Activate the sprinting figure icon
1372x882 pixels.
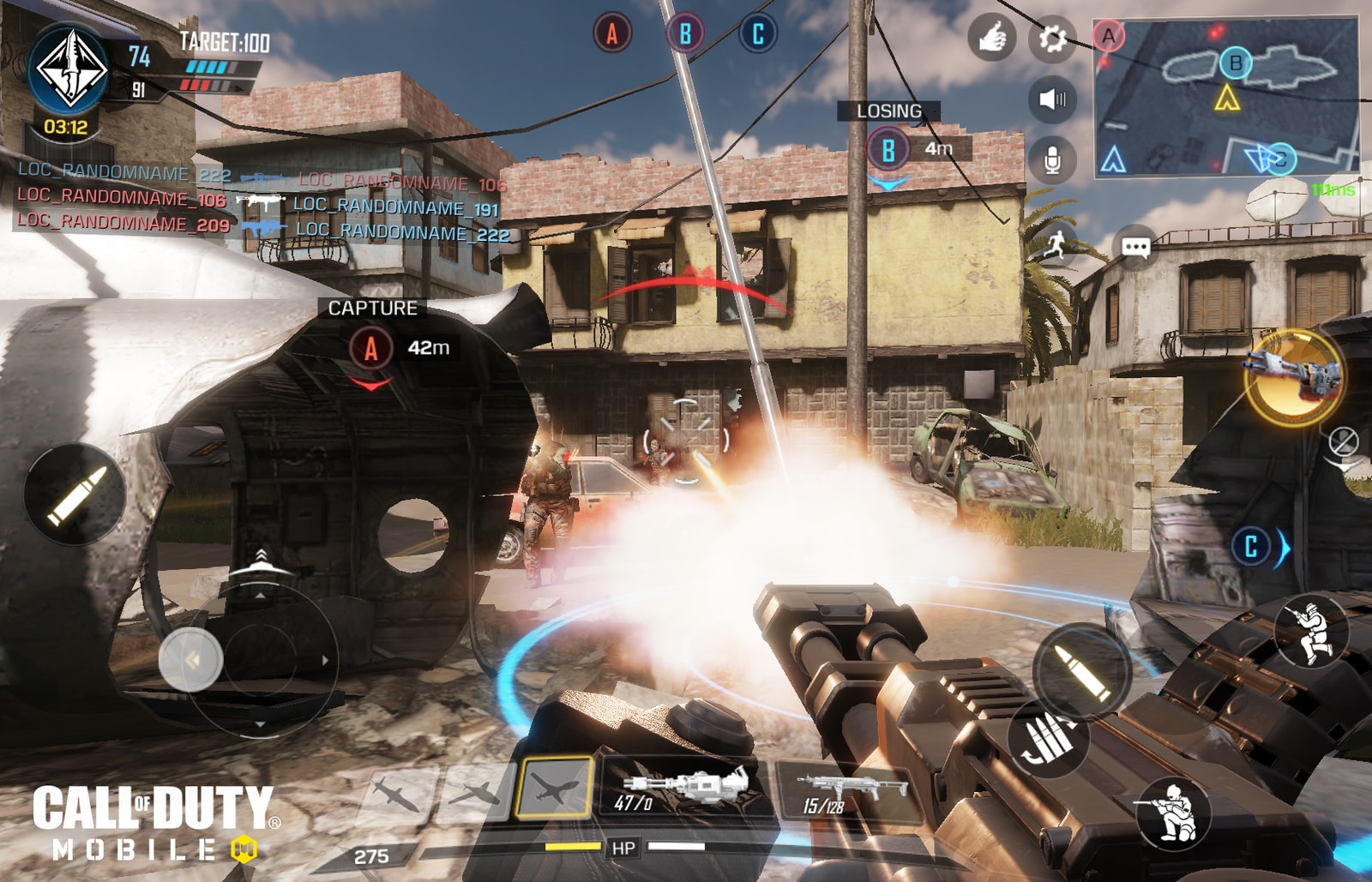click(x=1056, y=244)
